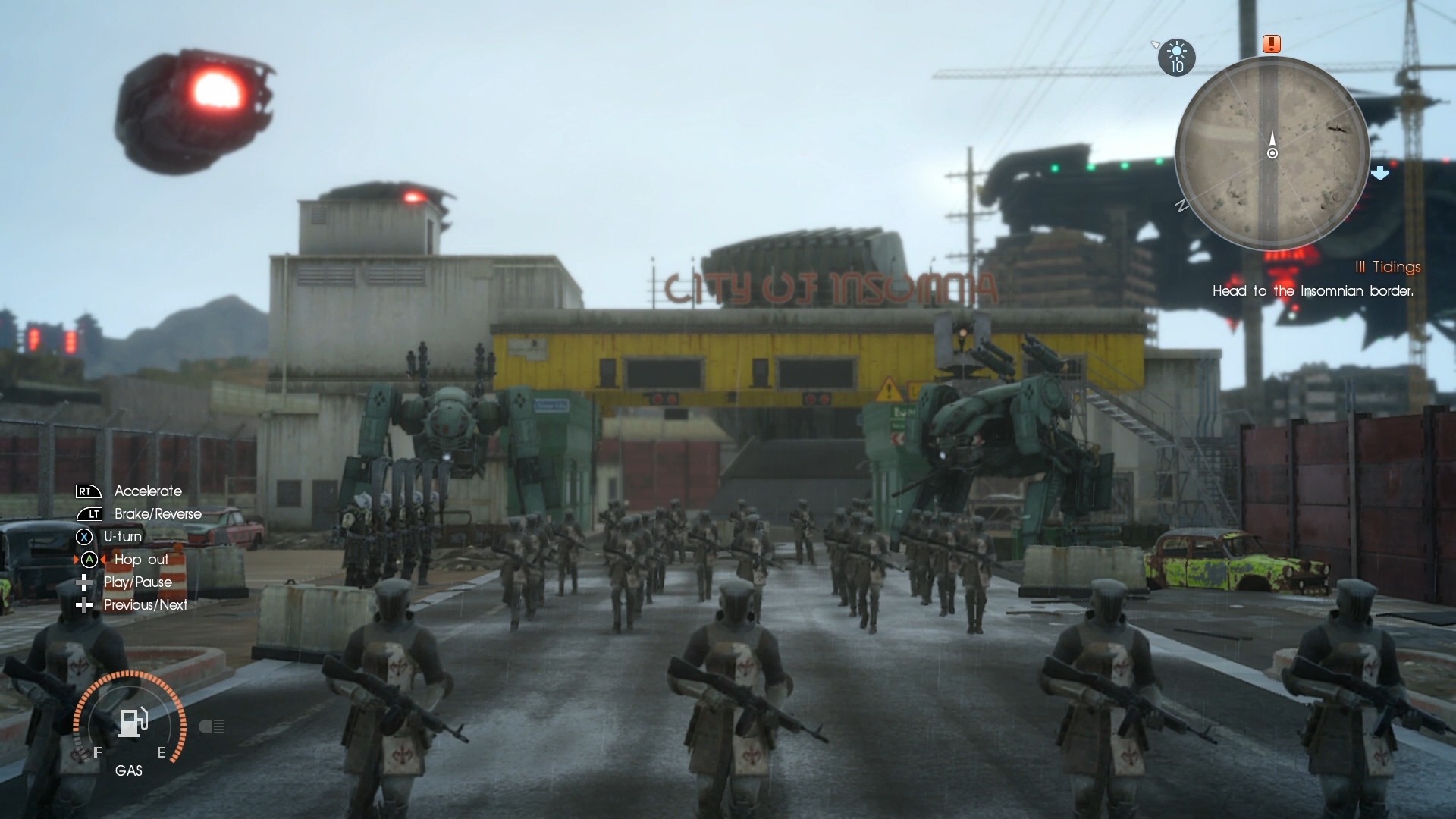Click the Previous/Next track selector
The height and width of the screenshot is (819, 1456).
83,605
